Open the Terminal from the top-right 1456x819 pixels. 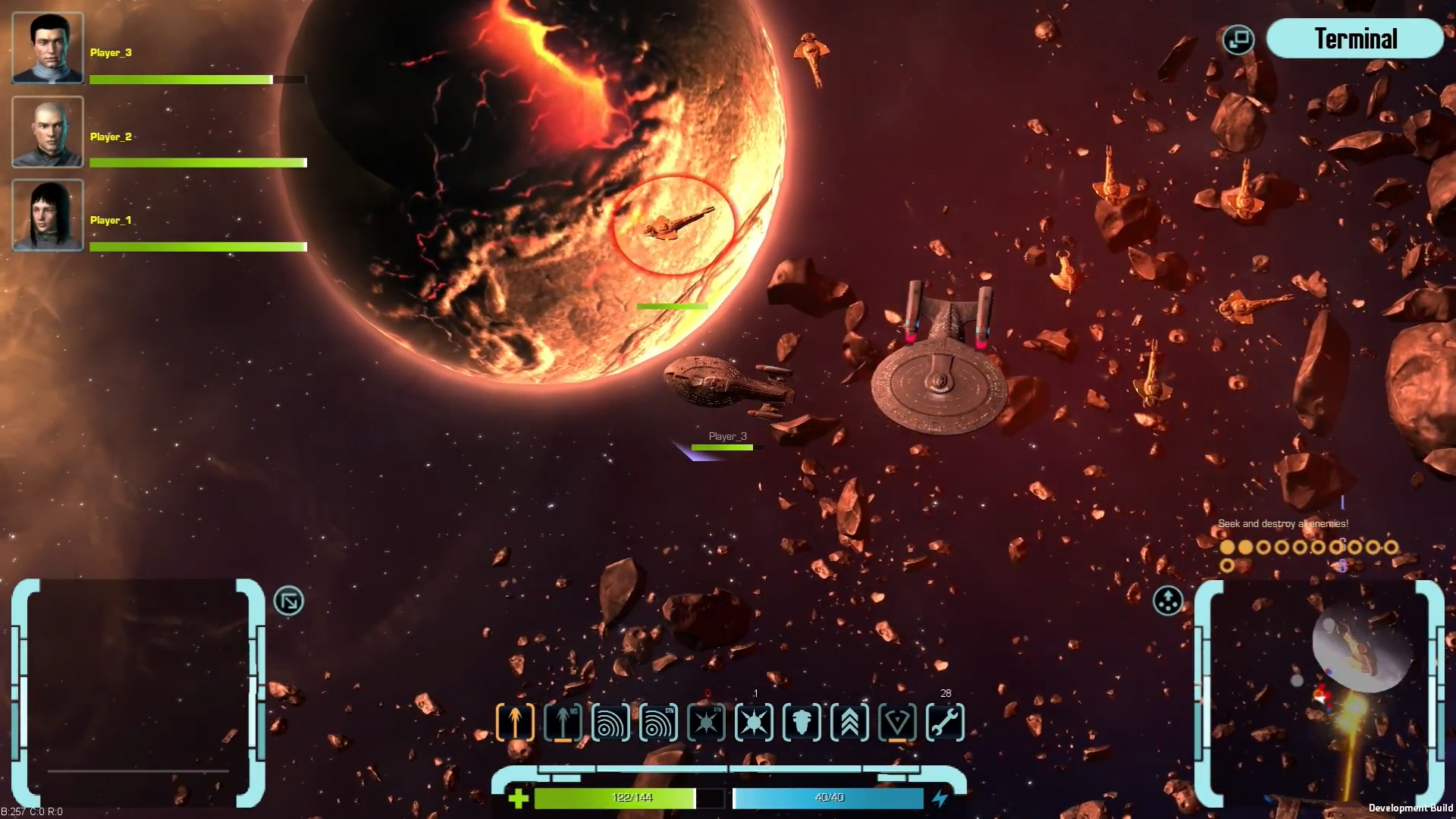tap(1355, 38)
